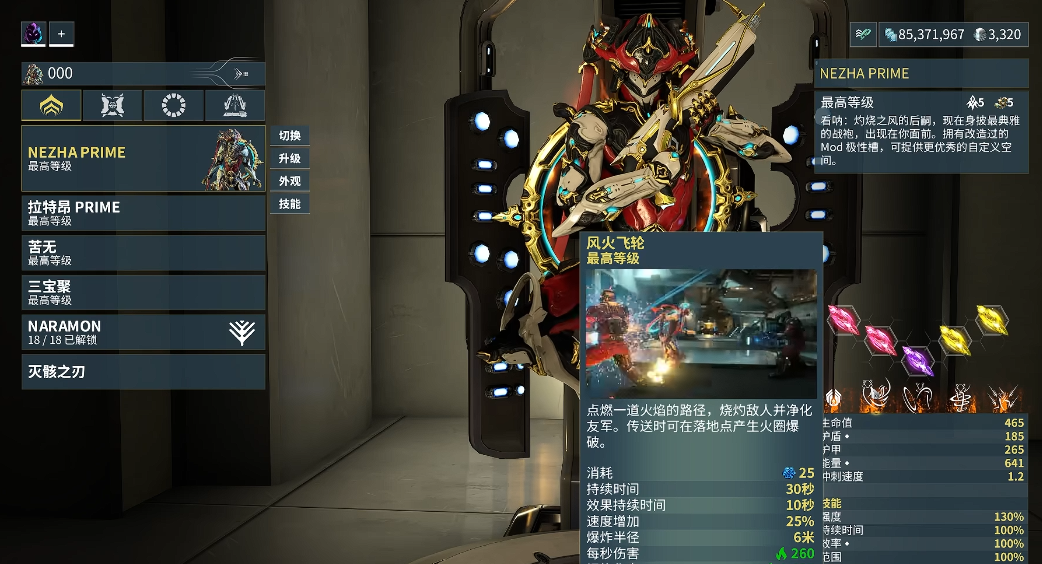Show the 技能 abilities panel

(290, 204)
